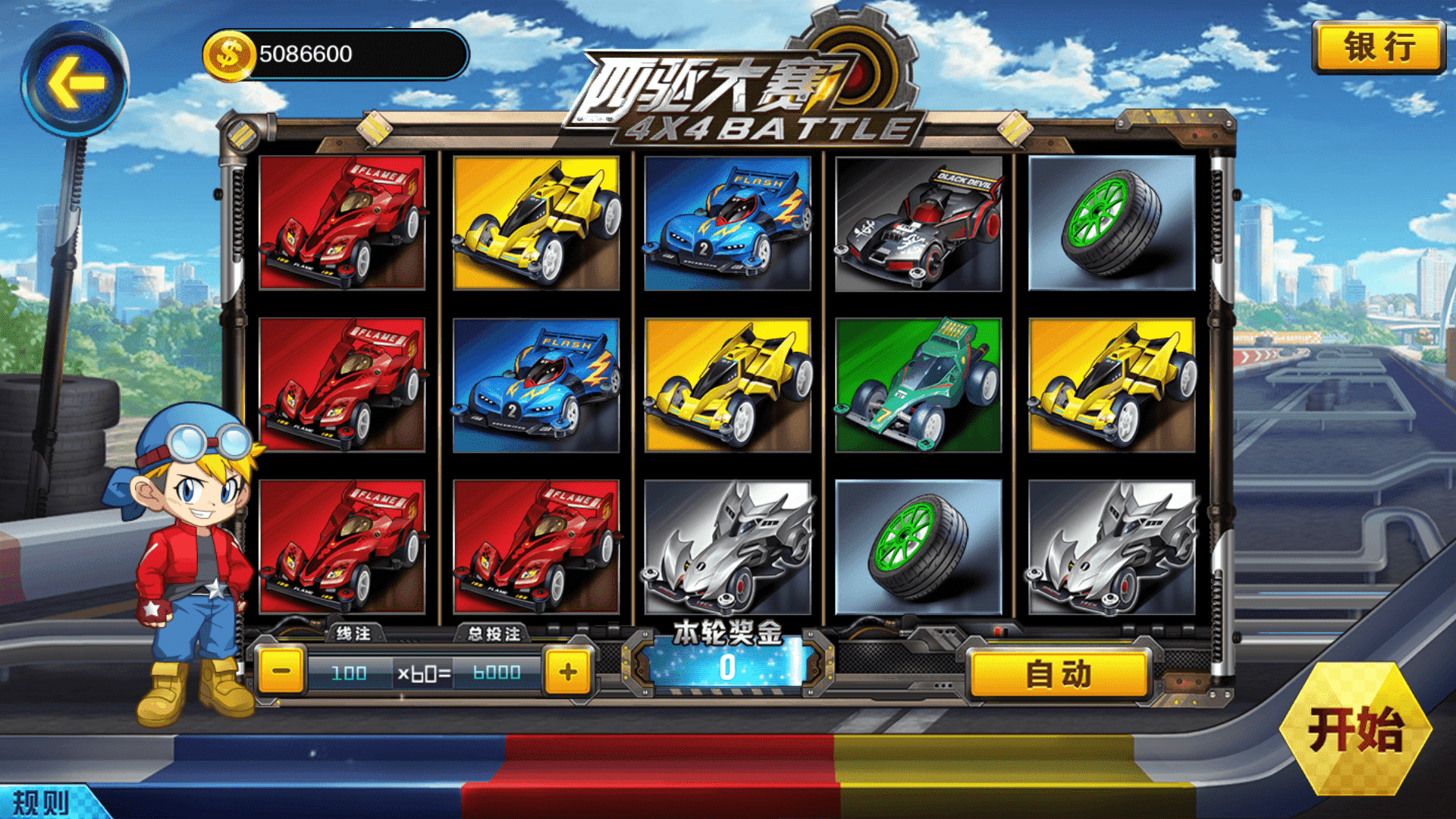The height and width of the screenshot is (819, 1456).
Task: Click the gold coin balance icon
Action: [x=227, y=55]
